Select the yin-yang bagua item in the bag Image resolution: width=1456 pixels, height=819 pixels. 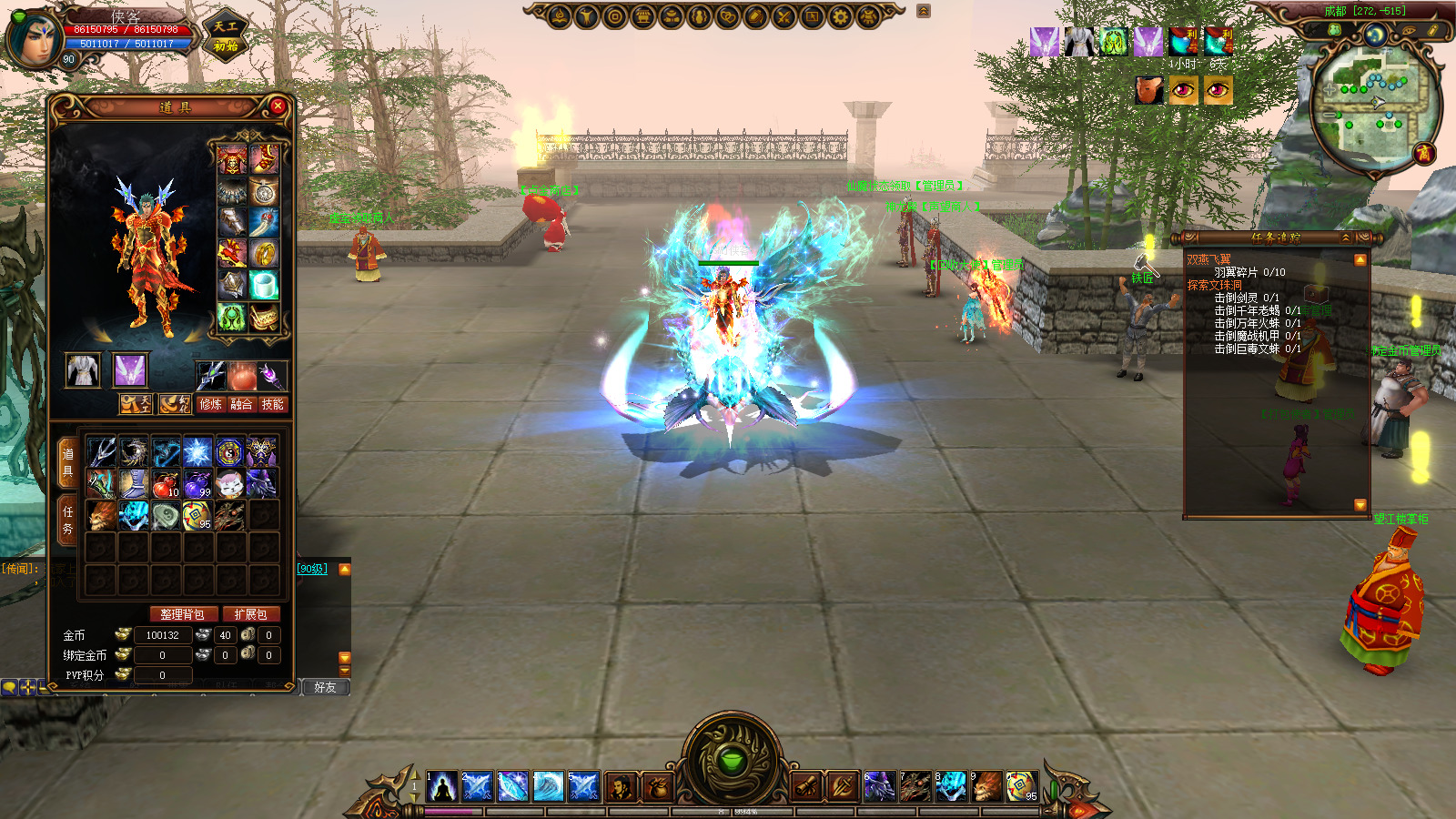point(228,451)
